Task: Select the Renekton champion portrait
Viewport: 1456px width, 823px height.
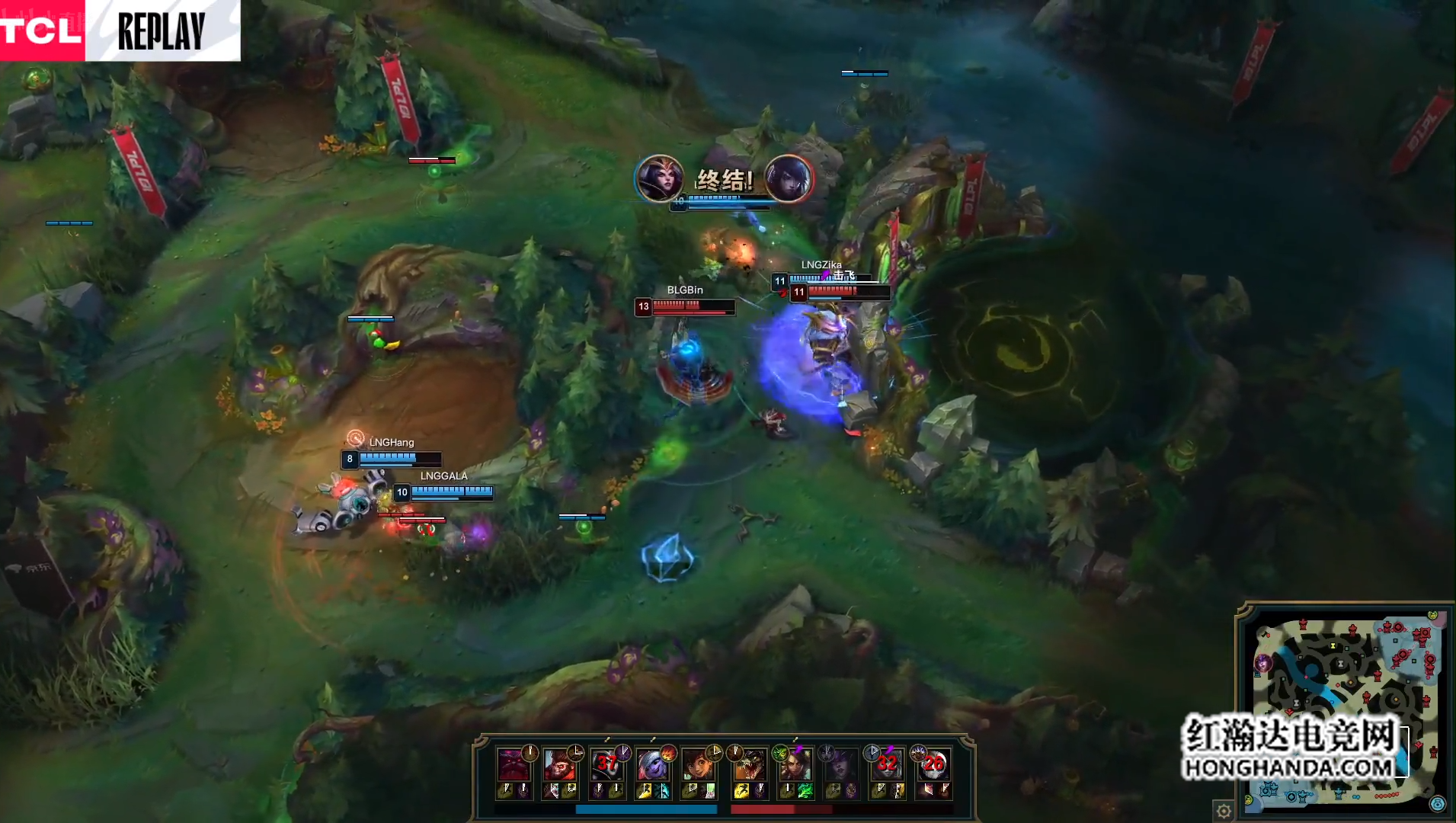Action: point(749,764)
